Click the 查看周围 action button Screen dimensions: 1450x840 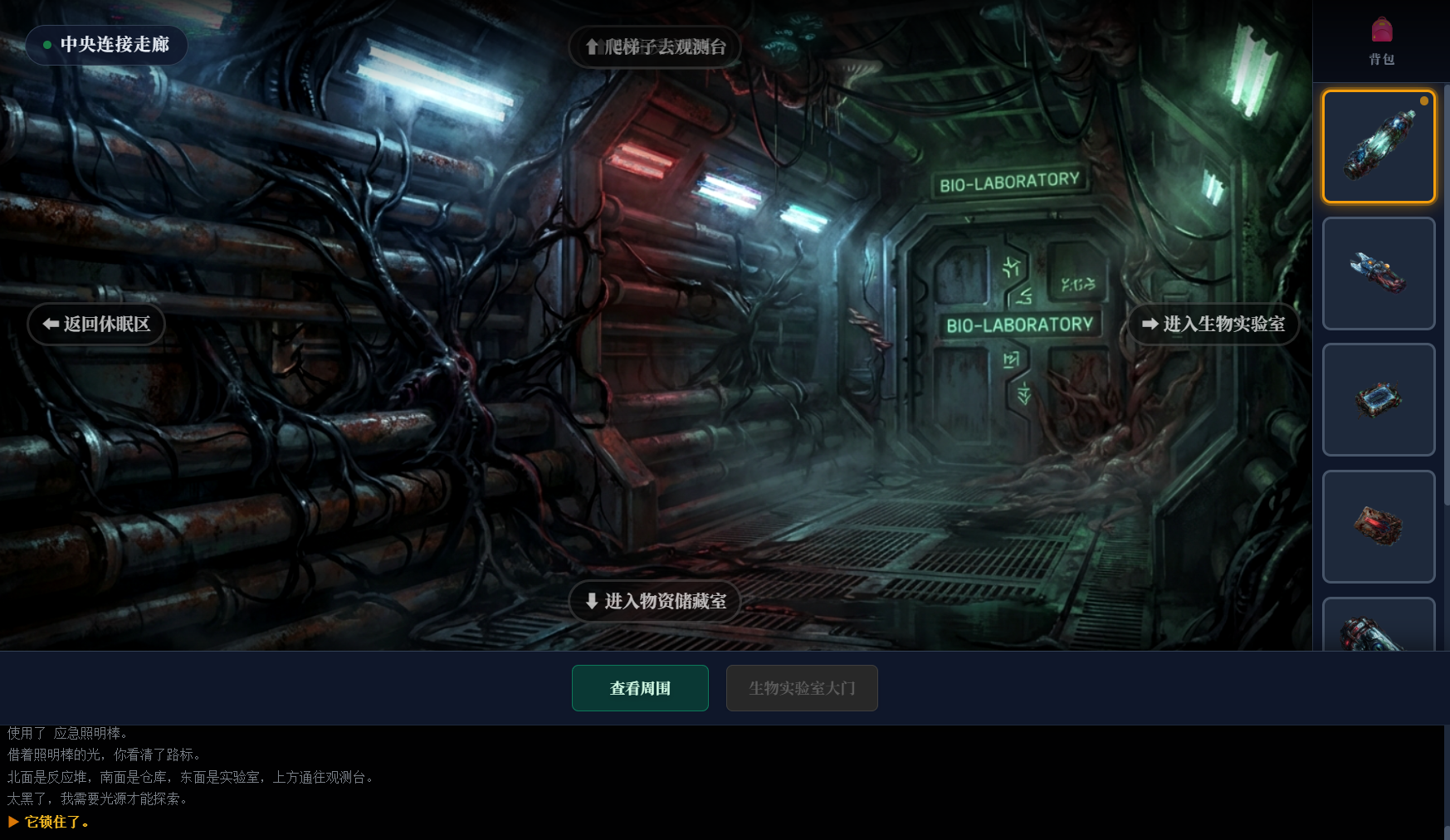(640, 688)
